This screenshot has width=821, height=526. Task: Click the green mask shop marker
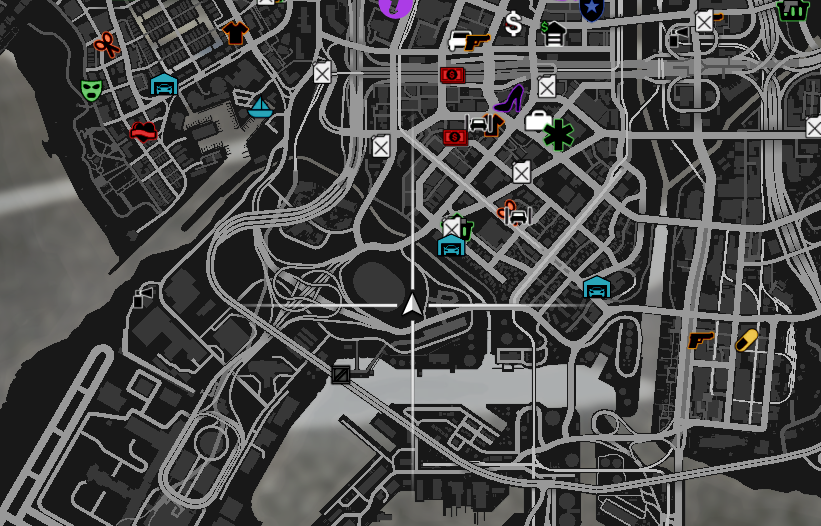(x=91, y=91)
